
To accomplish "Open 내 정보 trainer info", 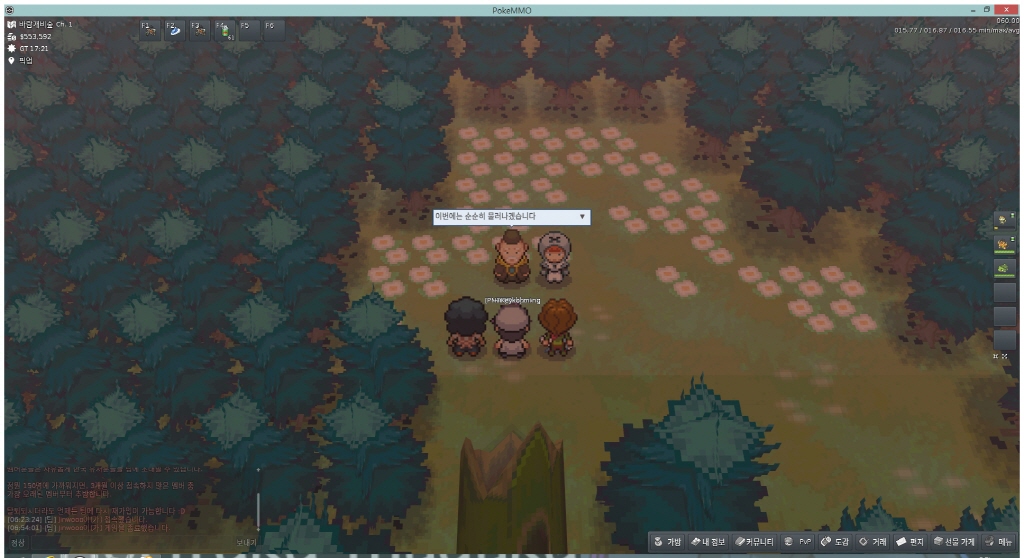I will tap(710, 541).
